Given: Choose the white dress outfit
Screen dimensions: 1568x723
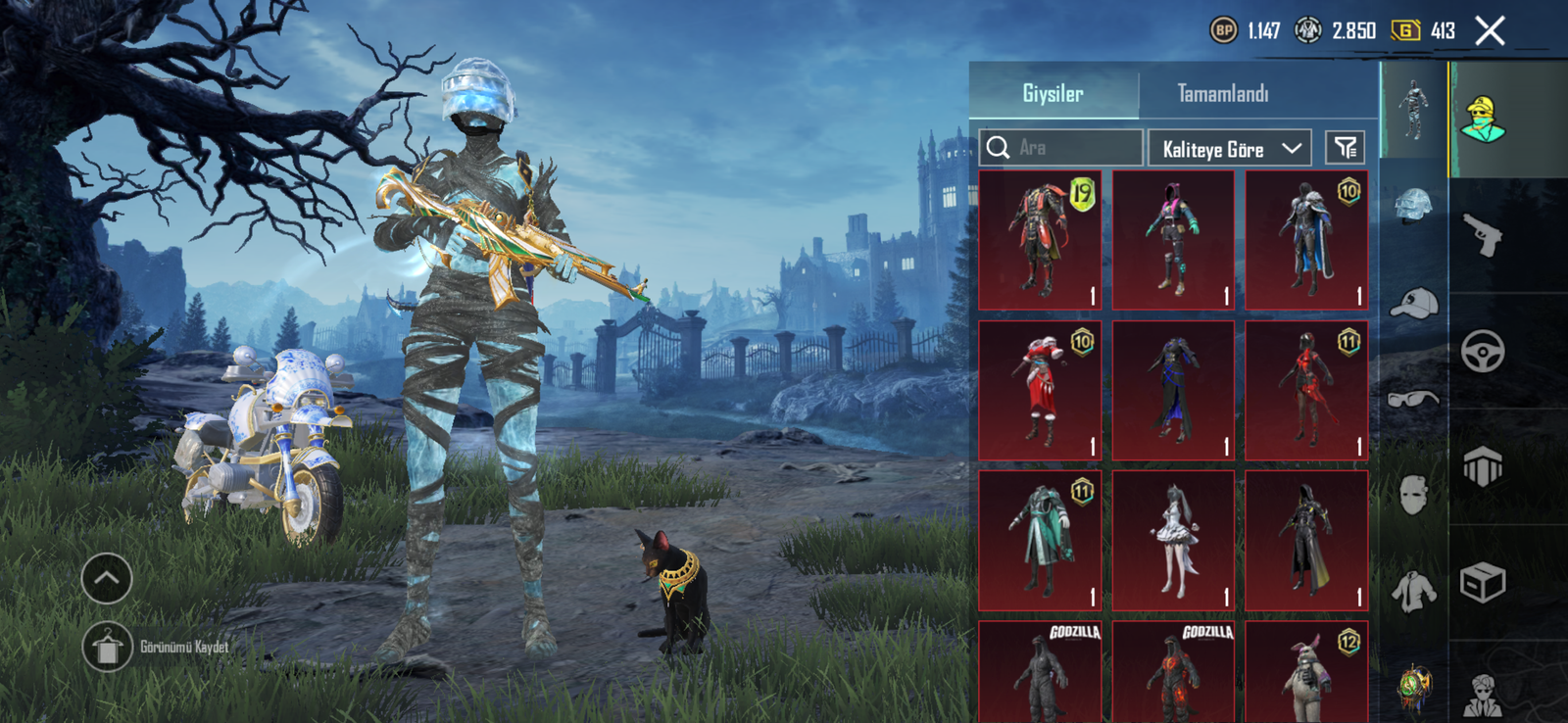Looking at the screenshot, I should coord(1173,541).
